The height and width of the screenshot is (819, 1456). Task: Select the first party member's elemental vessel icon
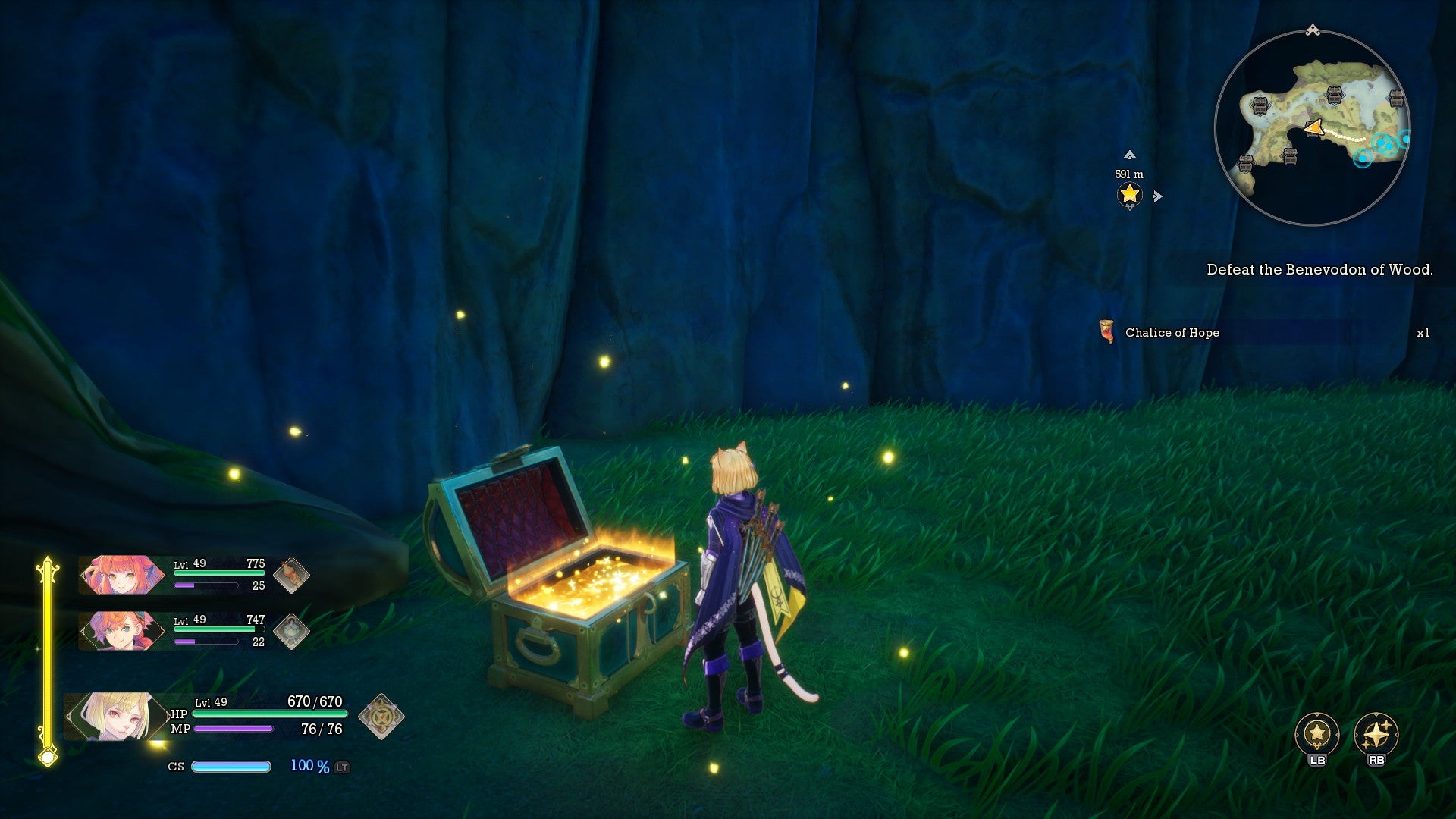[291, 574]
